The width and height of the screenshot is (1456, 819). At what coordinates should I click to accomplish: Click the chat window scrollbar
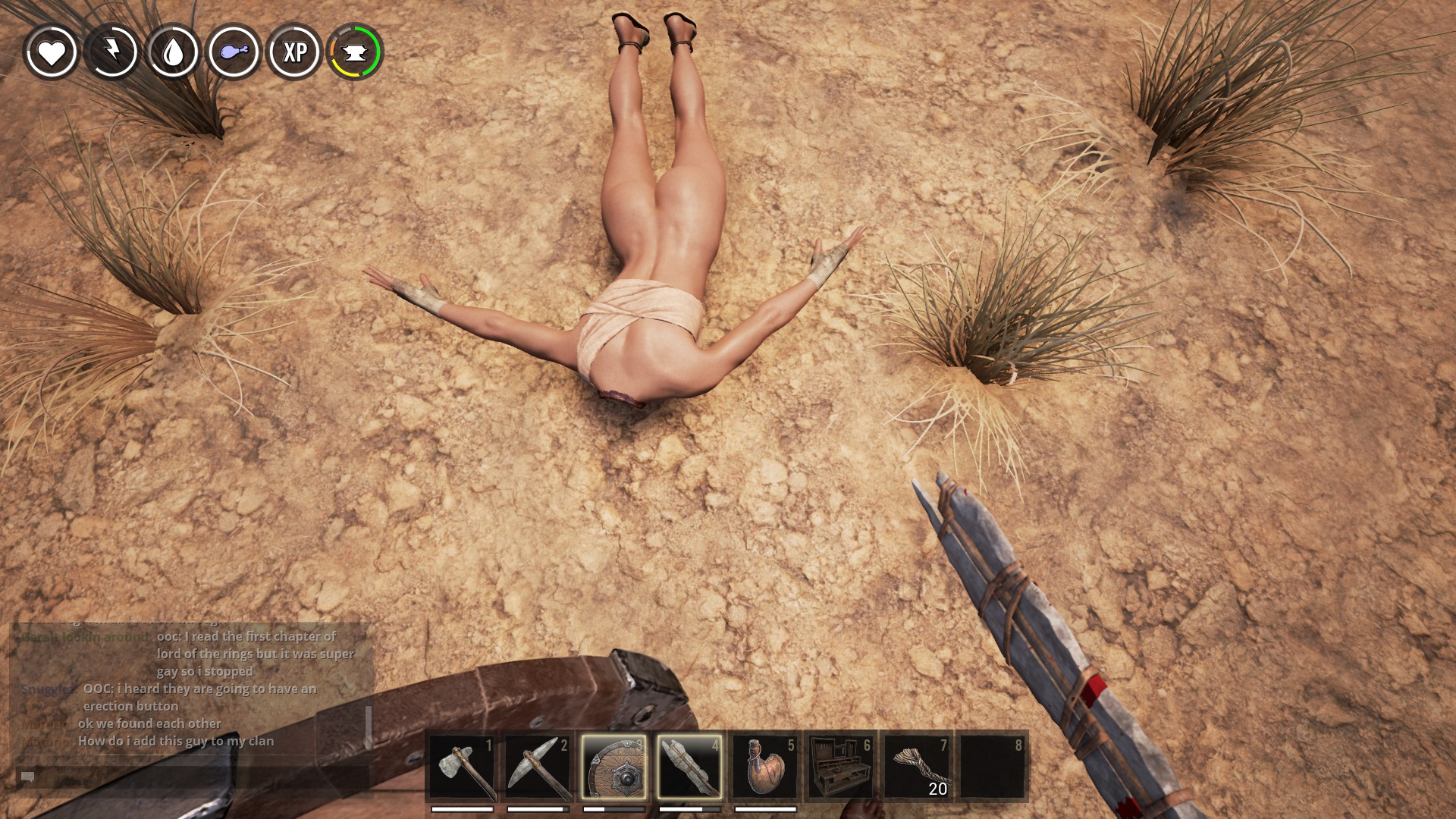click(369, 726)
